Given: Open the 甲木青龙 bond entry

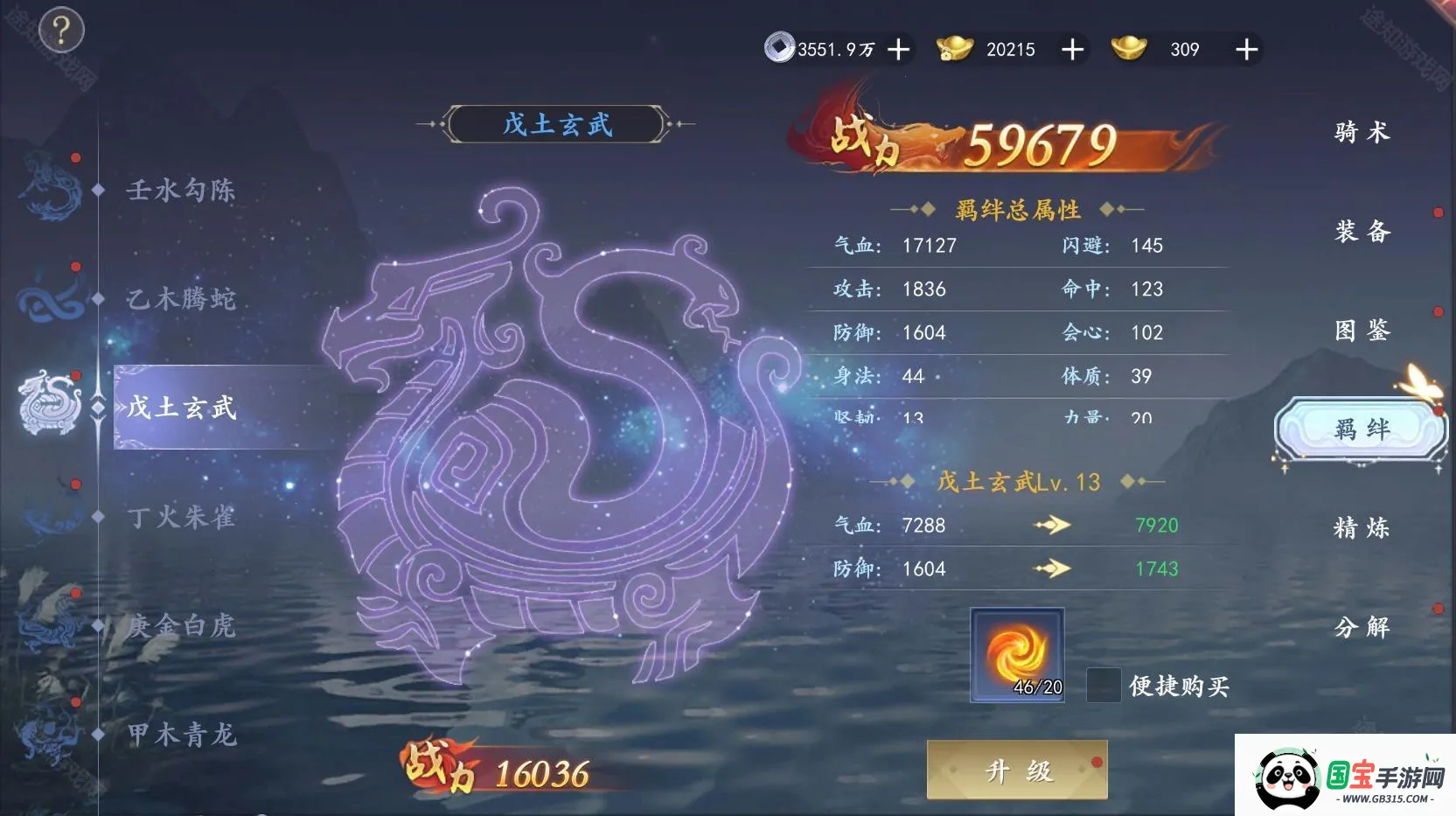Looking at the screenshot, I should pyautogui.click(x=180, y=735).
